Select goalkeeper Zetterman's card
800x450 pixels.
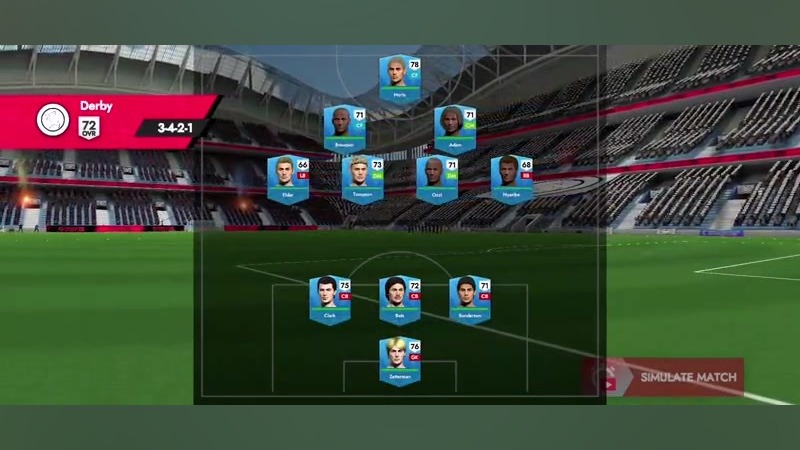point(400,362)
